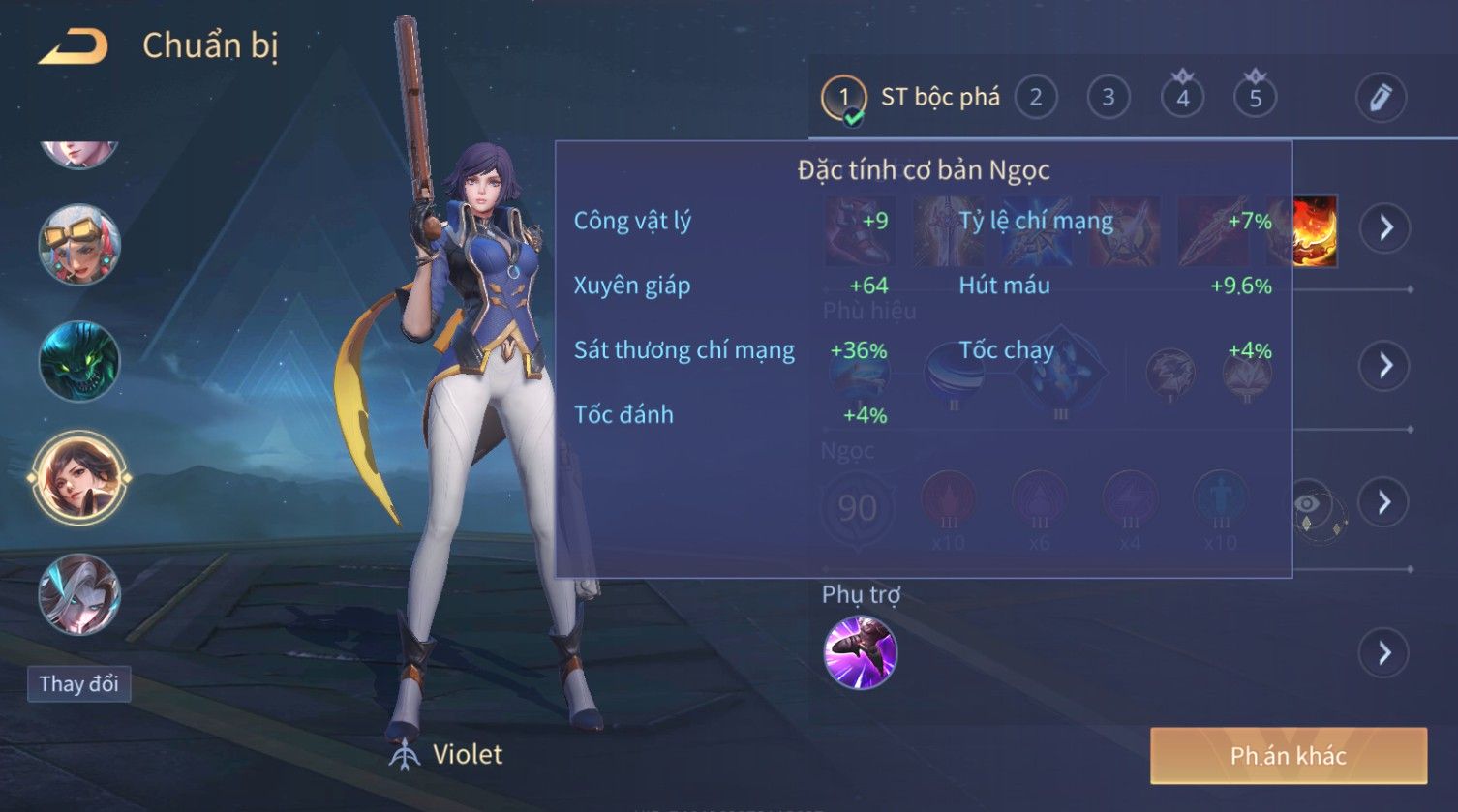Image resolution: width=1458 pixels, height=812 pixels.
Task: Select the white-haired hero portrait
Action: pyautogui.click(x=79, y=593)
